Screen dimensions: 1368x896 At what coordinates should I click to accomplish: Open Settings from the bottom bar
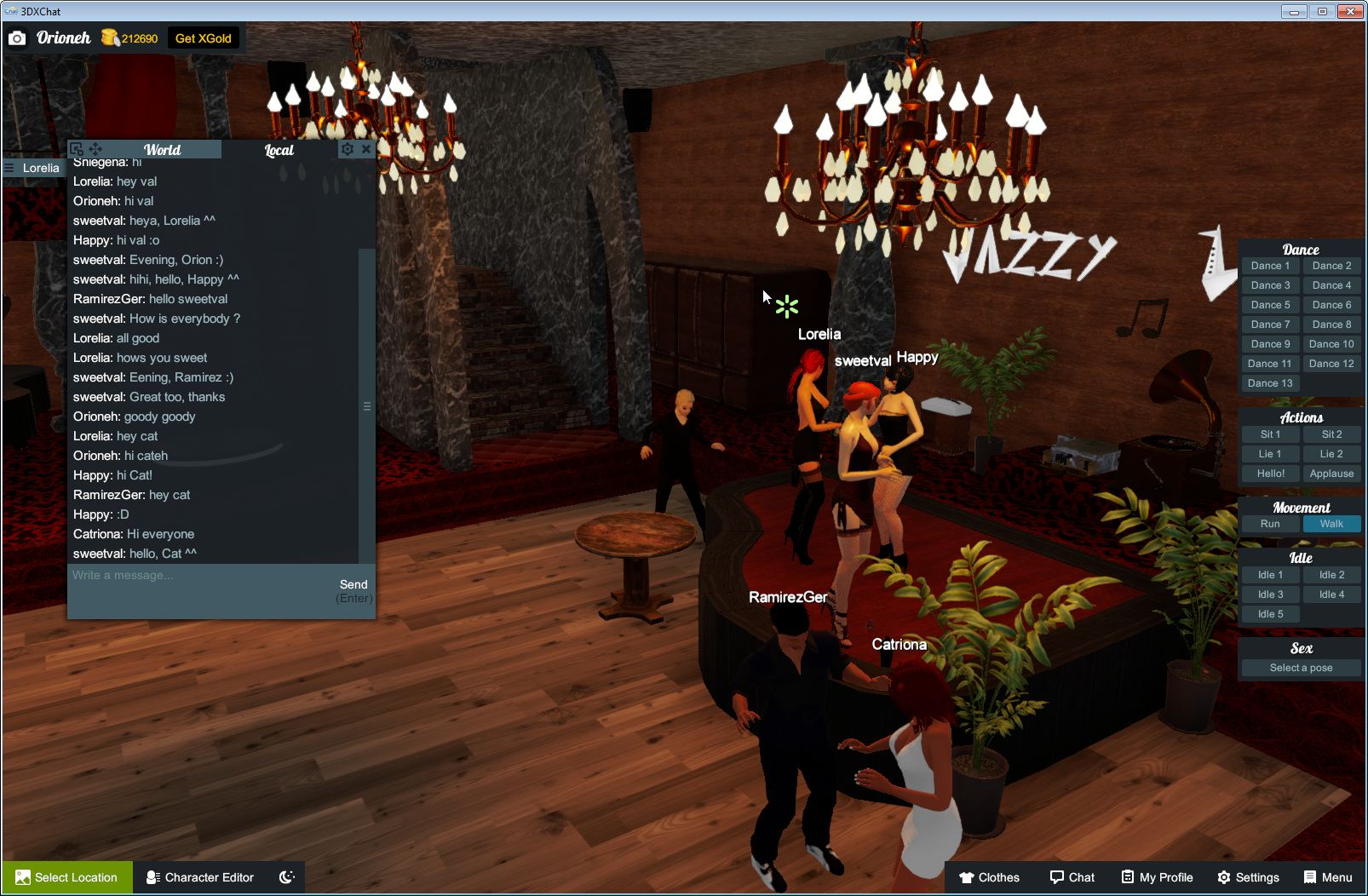[1250, 877]
